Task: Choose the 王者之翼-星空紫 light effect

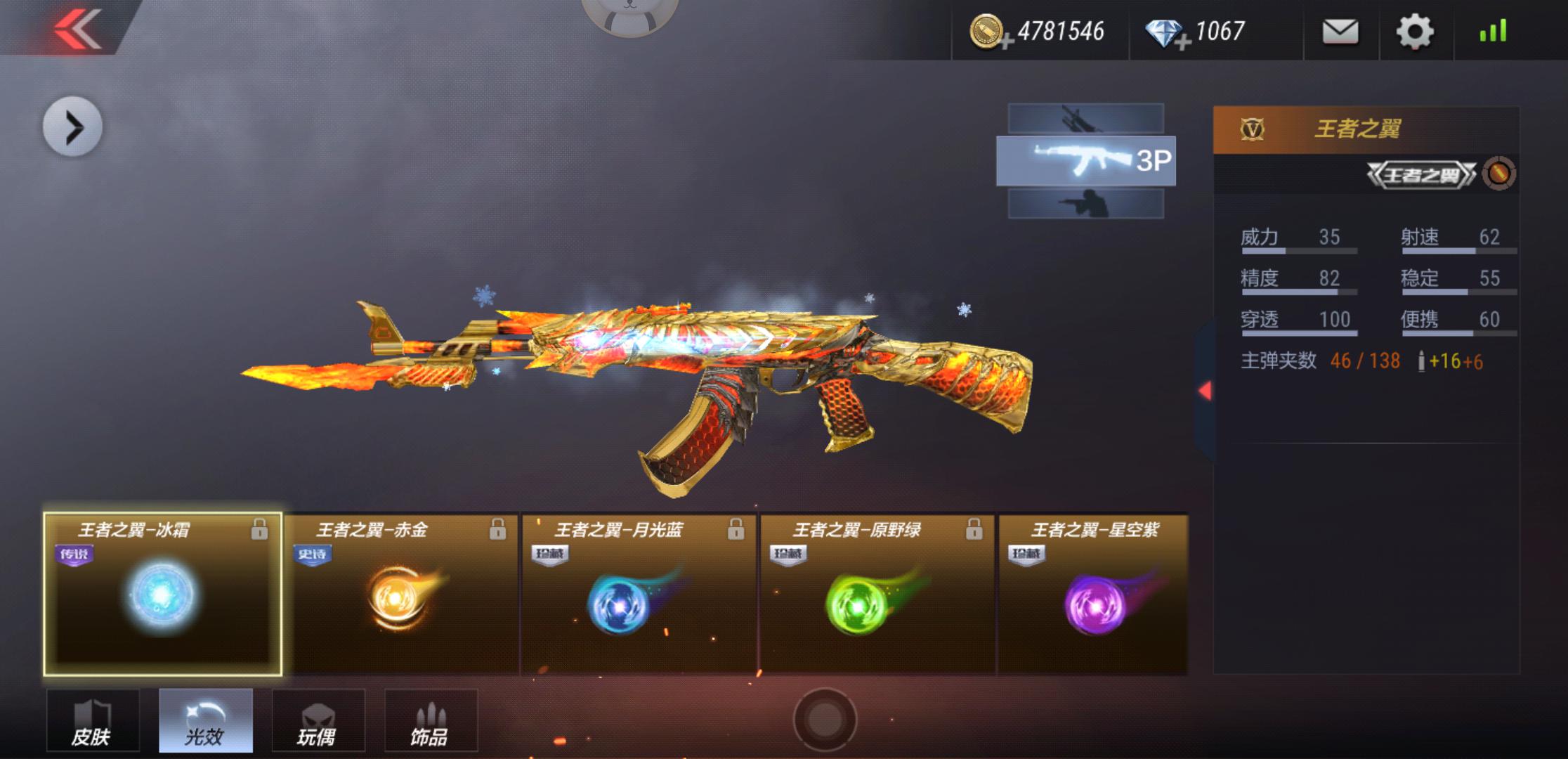Action: (1093, 595)
